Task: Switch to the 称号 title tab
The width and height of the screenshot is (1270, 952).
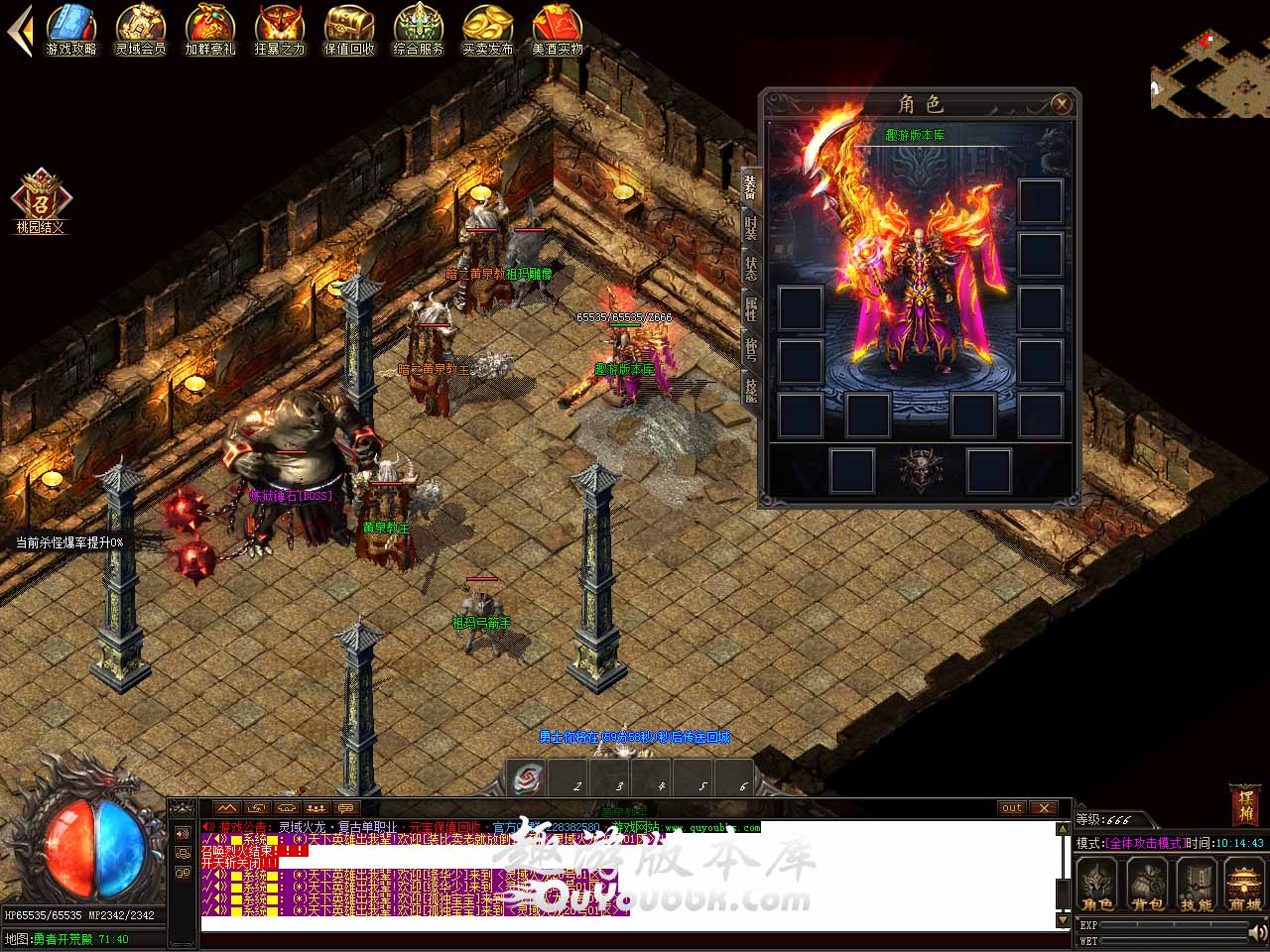Action: (x=751, y=349)
